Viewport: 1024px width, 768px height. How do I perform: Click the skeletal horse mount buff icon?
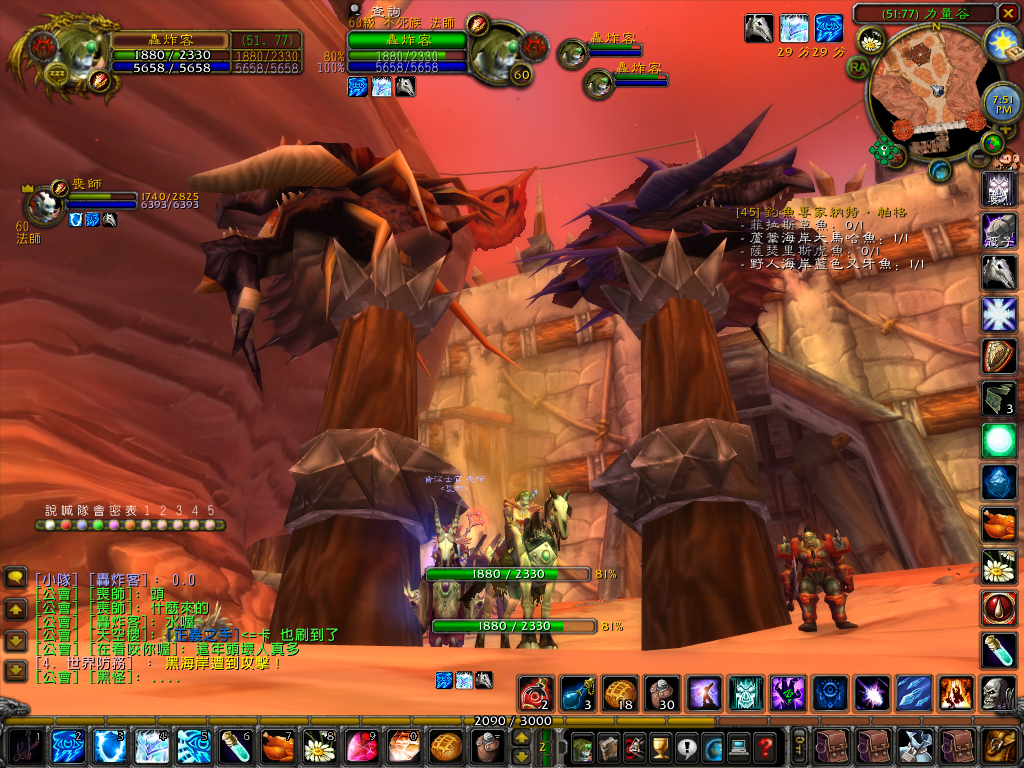[759, 28]
